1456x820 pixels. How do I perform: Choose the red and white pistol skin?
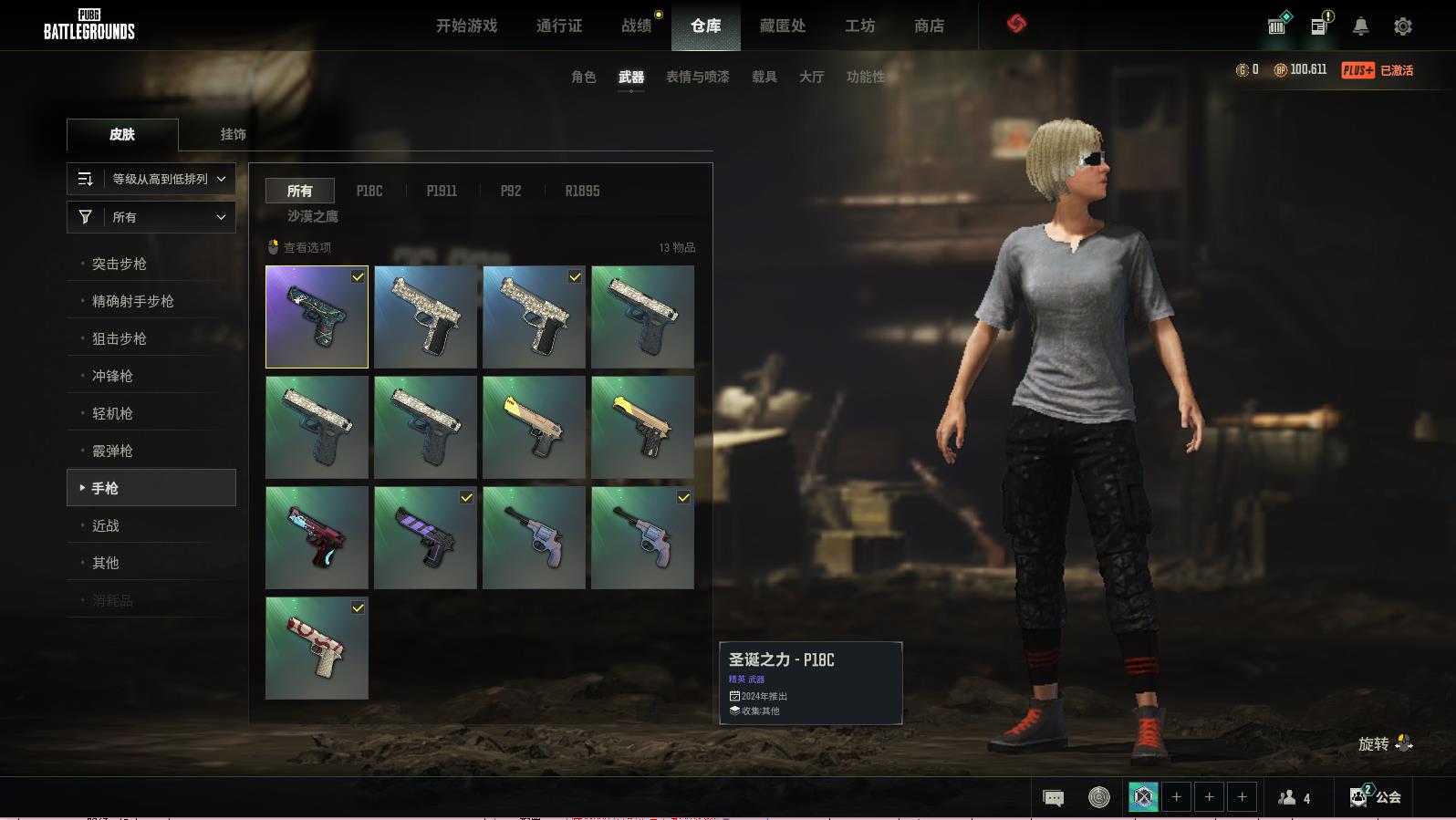(x=317, y=648)
